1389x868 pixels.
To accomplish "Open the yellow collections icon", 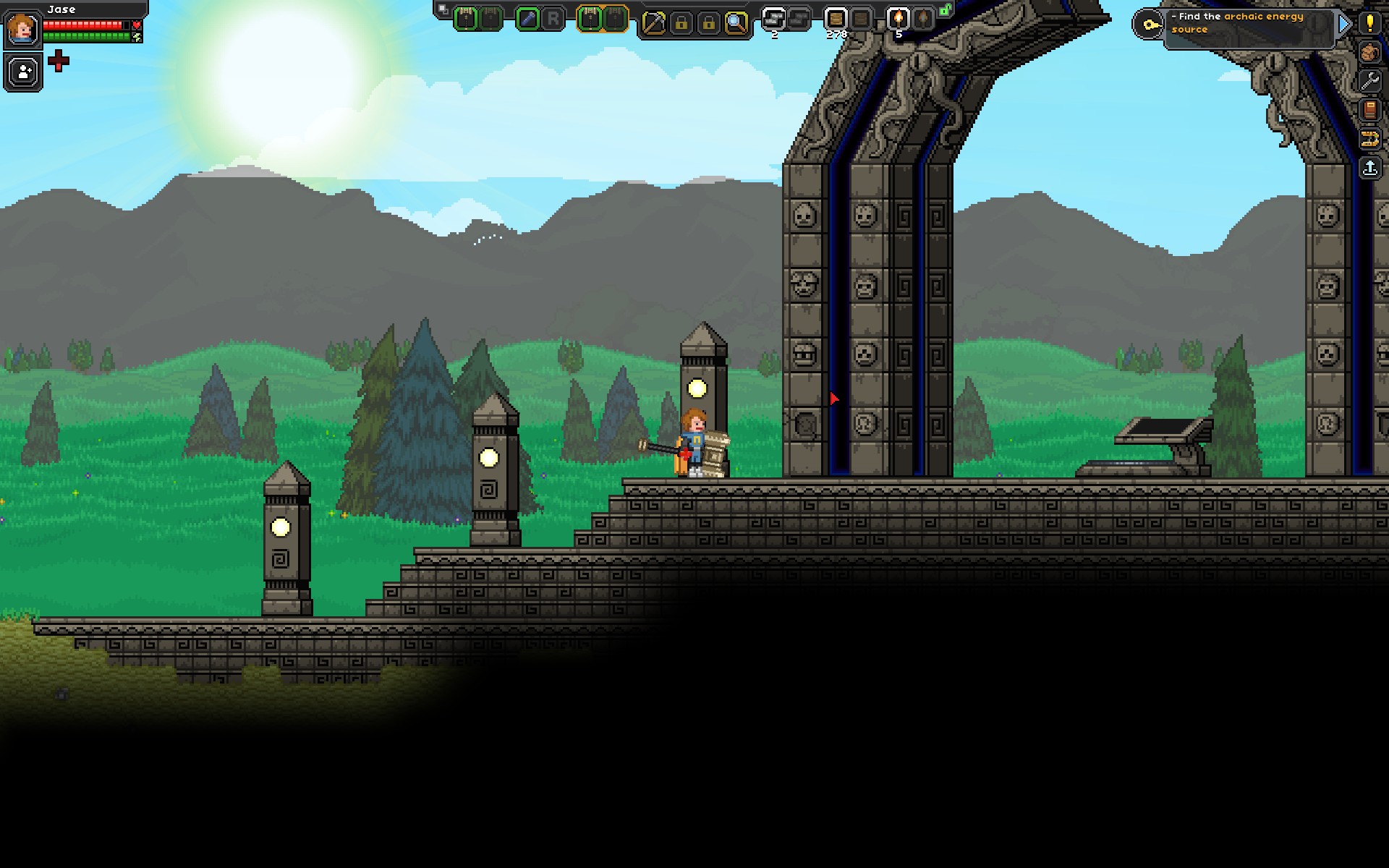I will coord(1369,139).
